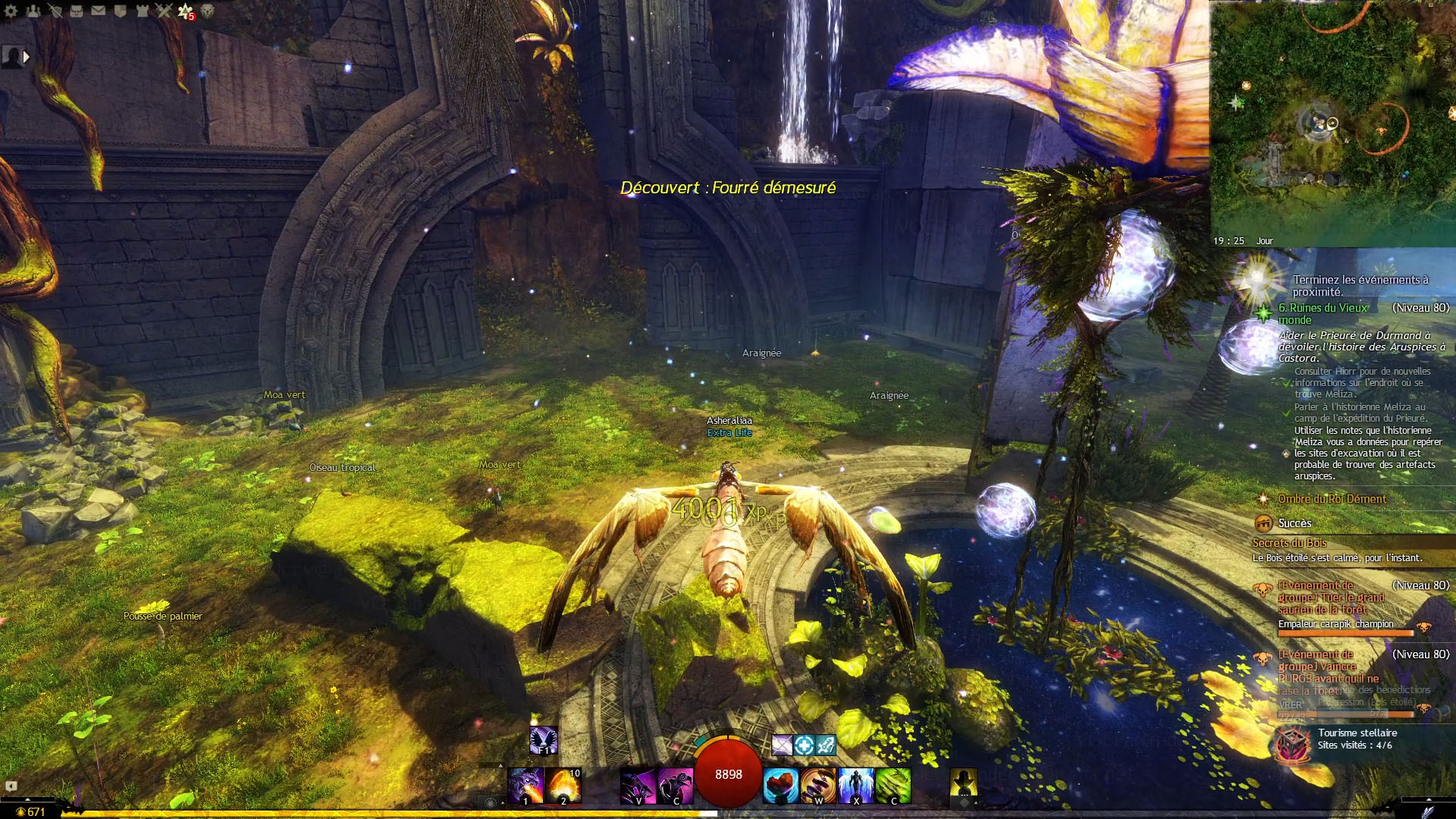Activate the purple griffon fire-breath skill
This screenshot has width=1456, height=819.
coord(526,786)
